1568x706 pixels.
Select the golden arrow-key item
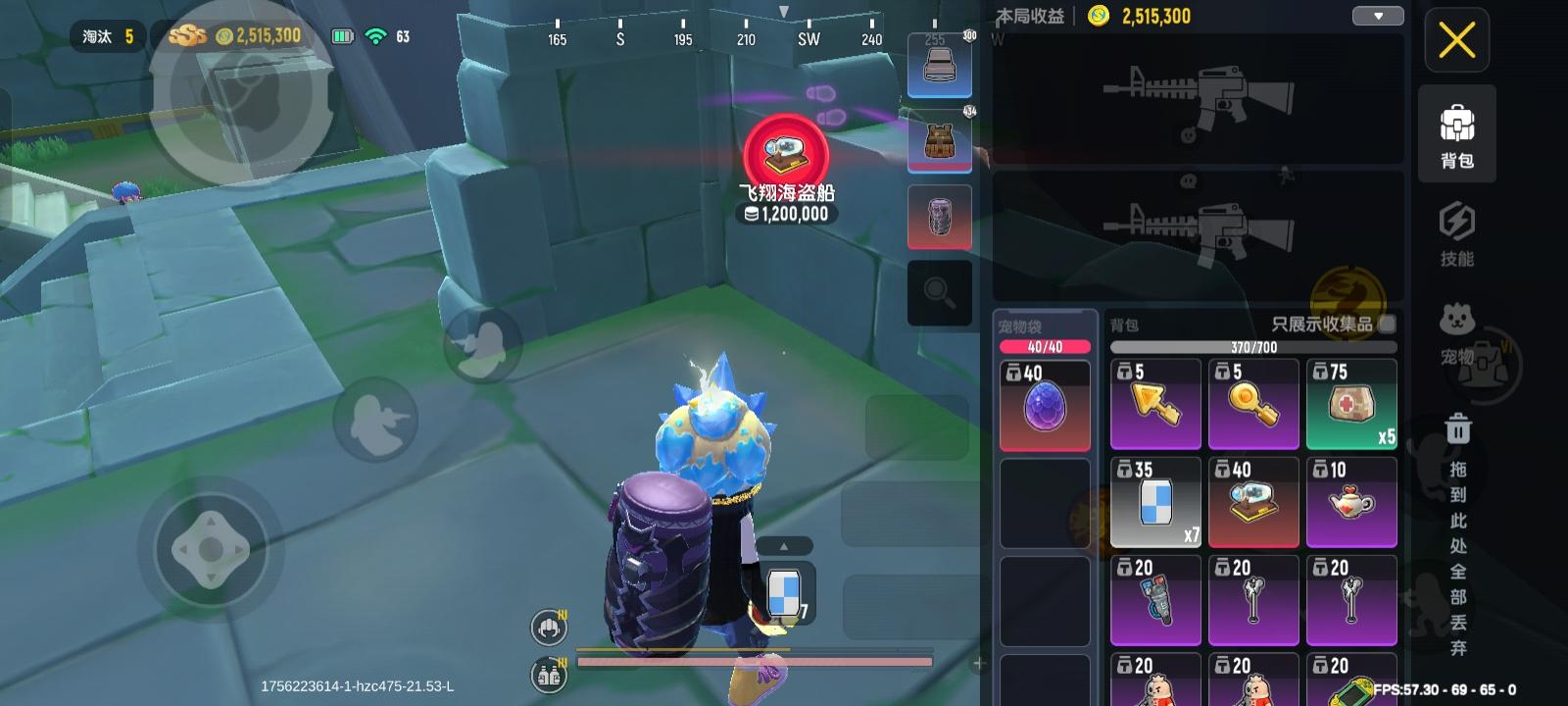[x=1155, y=404]
